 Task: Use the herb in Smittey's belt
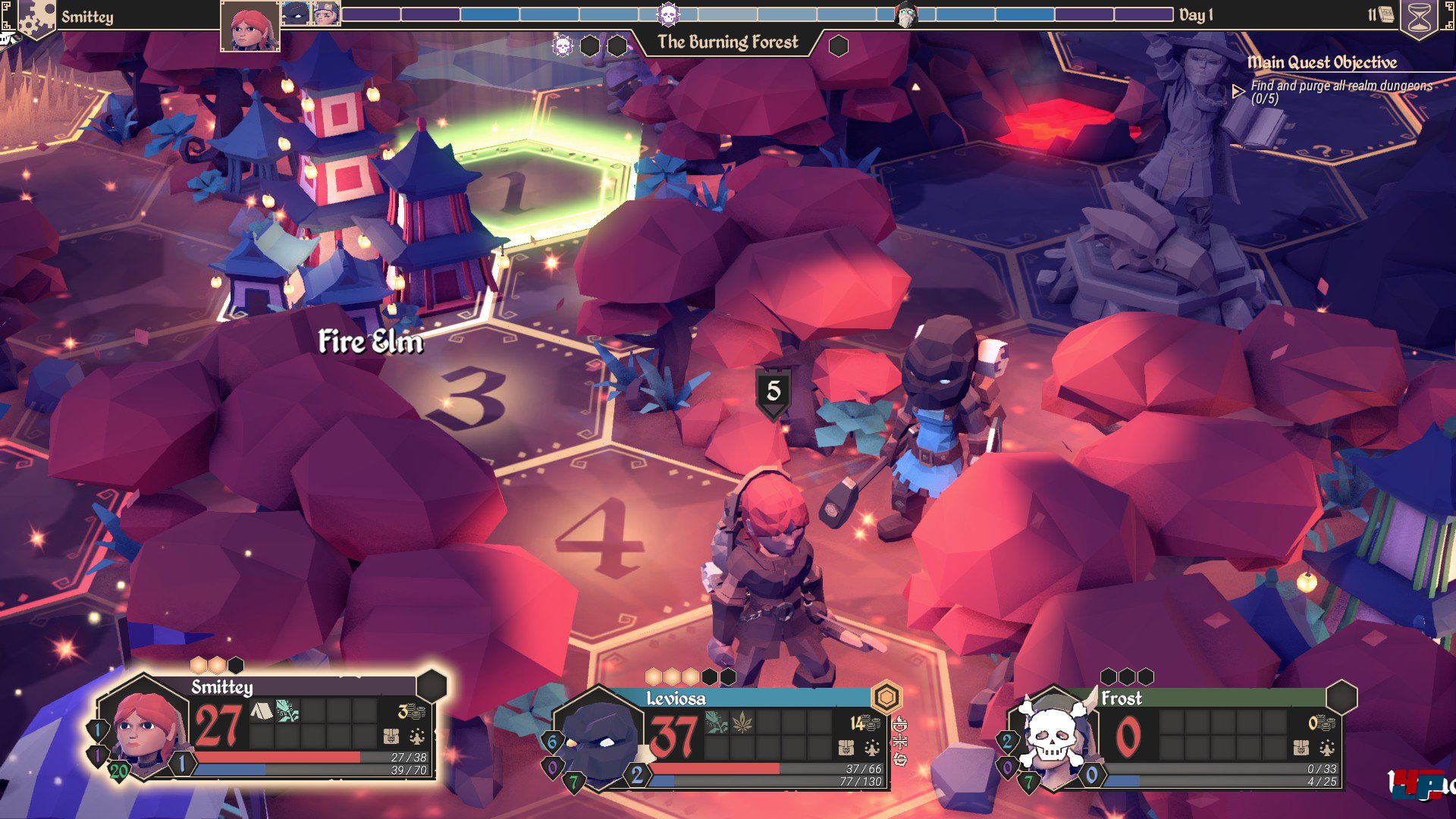(287, 711)
